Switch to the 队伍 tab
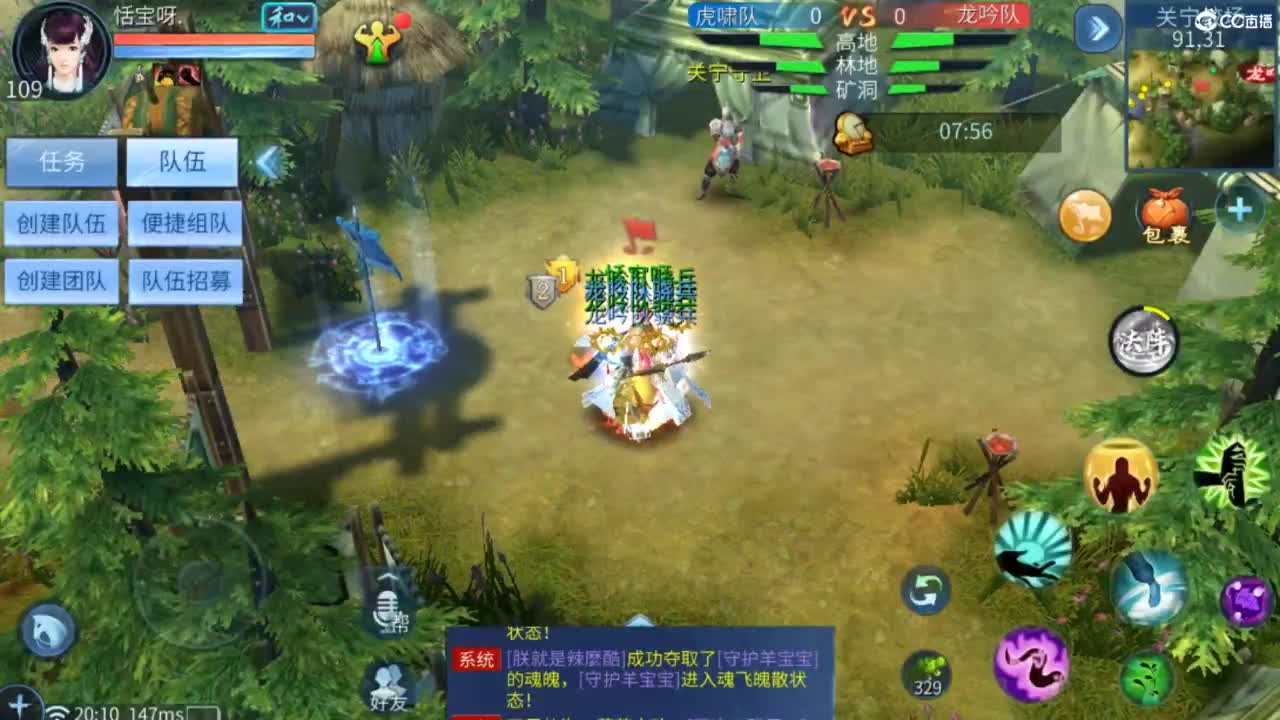Screen dimensions: 1280x720 pos(182,163)
